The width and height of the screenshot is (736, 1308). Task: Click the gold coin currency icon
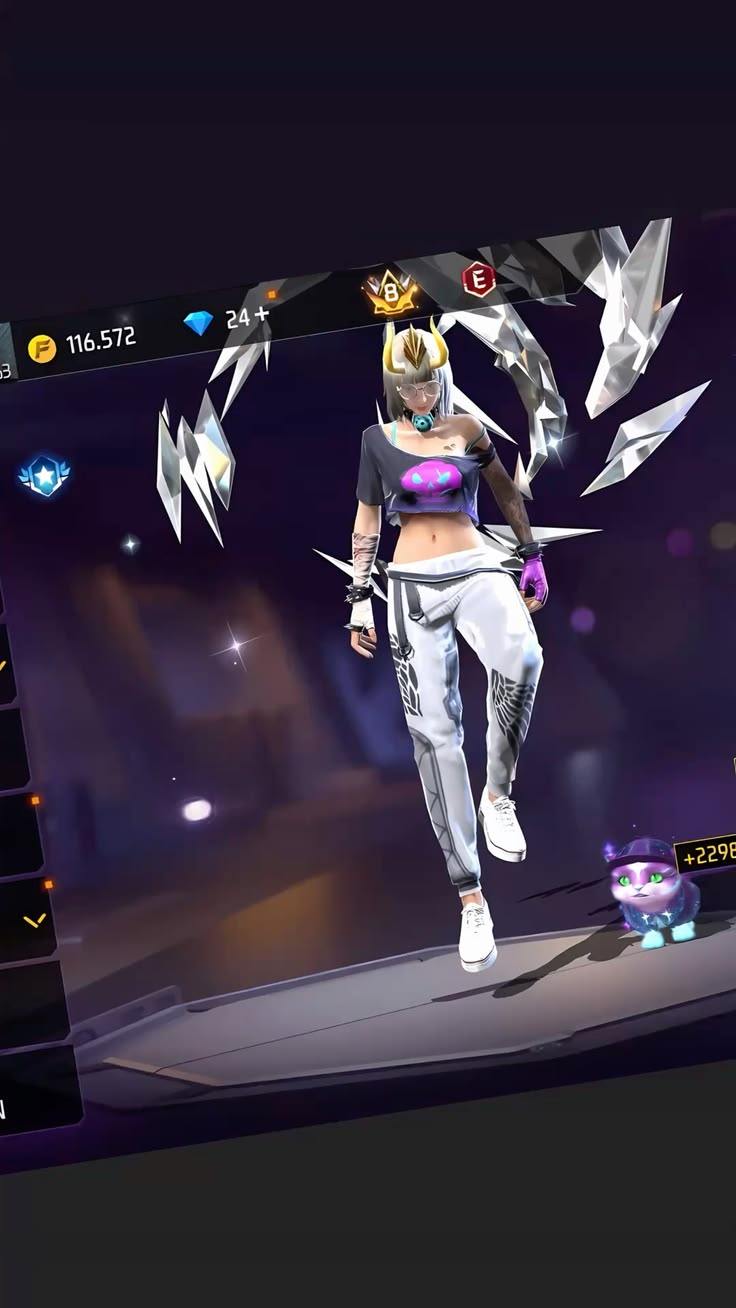41,348
